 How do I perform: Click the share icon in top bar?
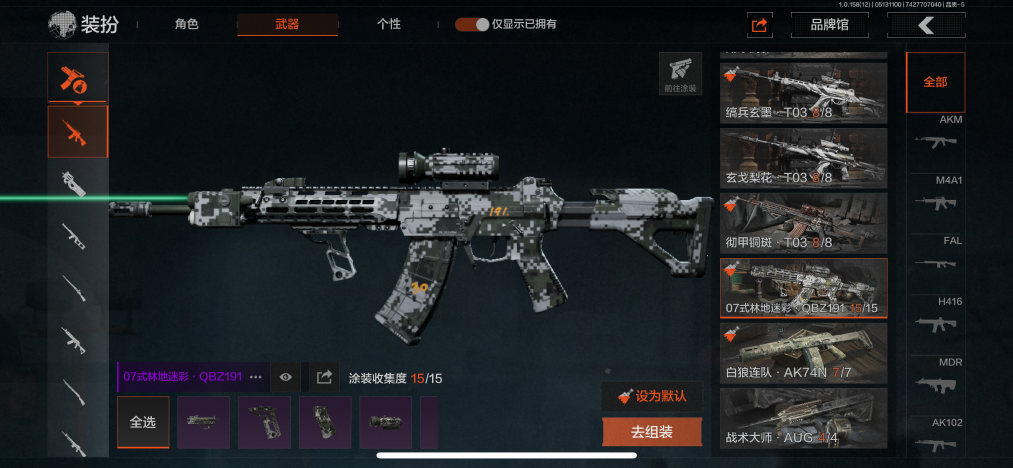[759, 25]
